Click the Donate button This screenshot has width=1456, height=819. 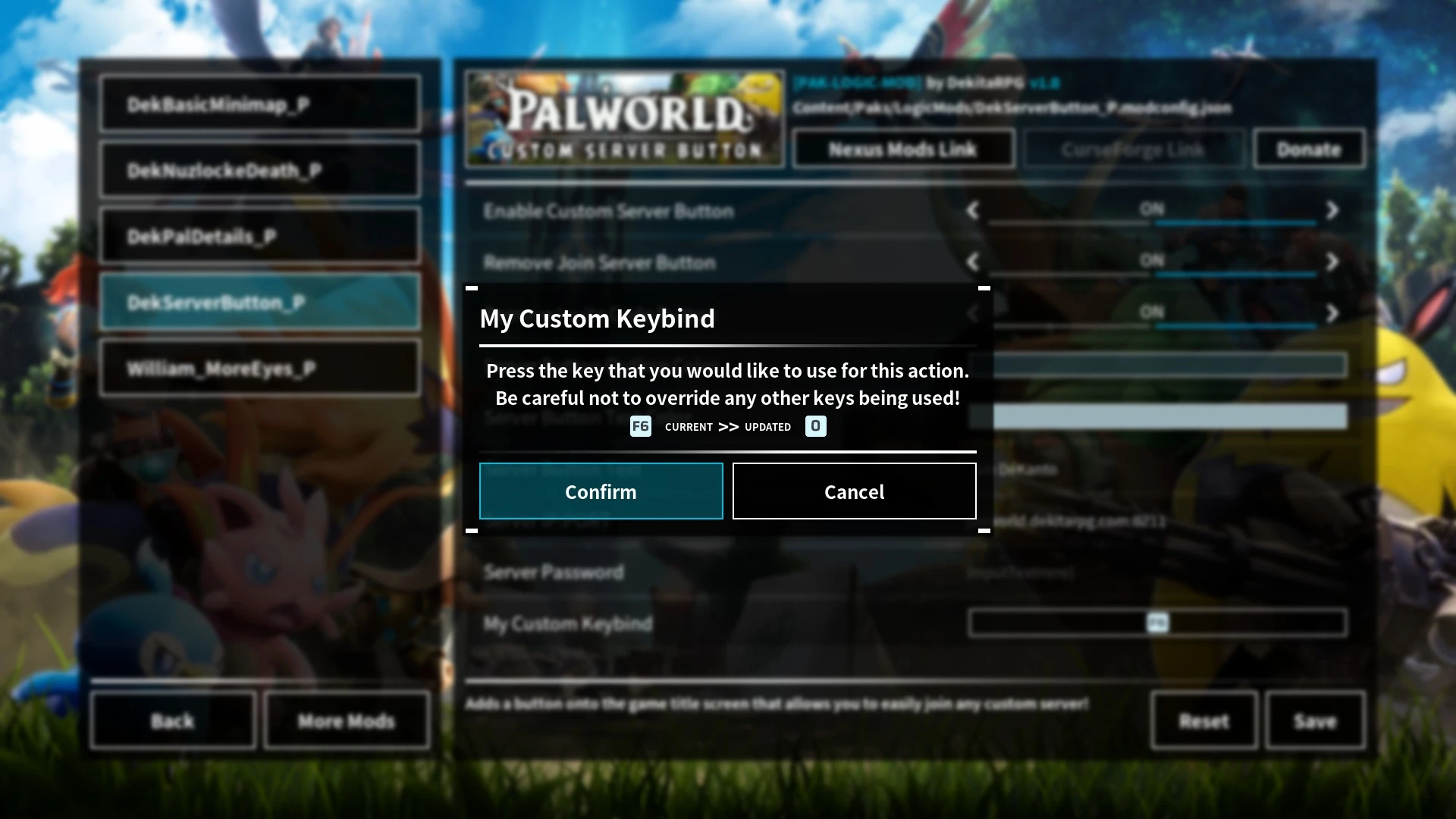[1308, 149]
